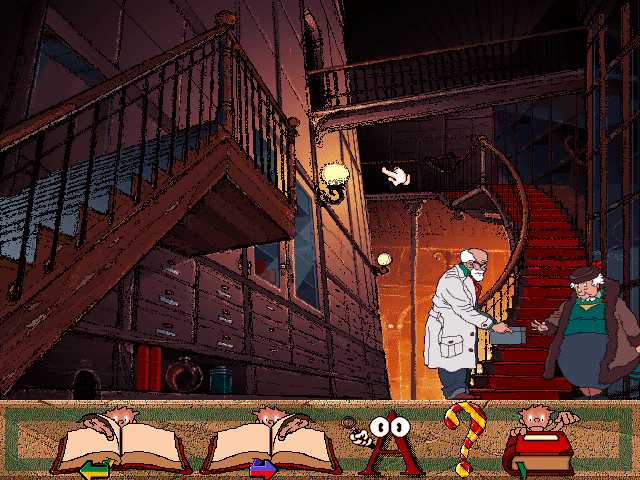Open help with the striped question mark
640x480 pixels.
point(462,438)
